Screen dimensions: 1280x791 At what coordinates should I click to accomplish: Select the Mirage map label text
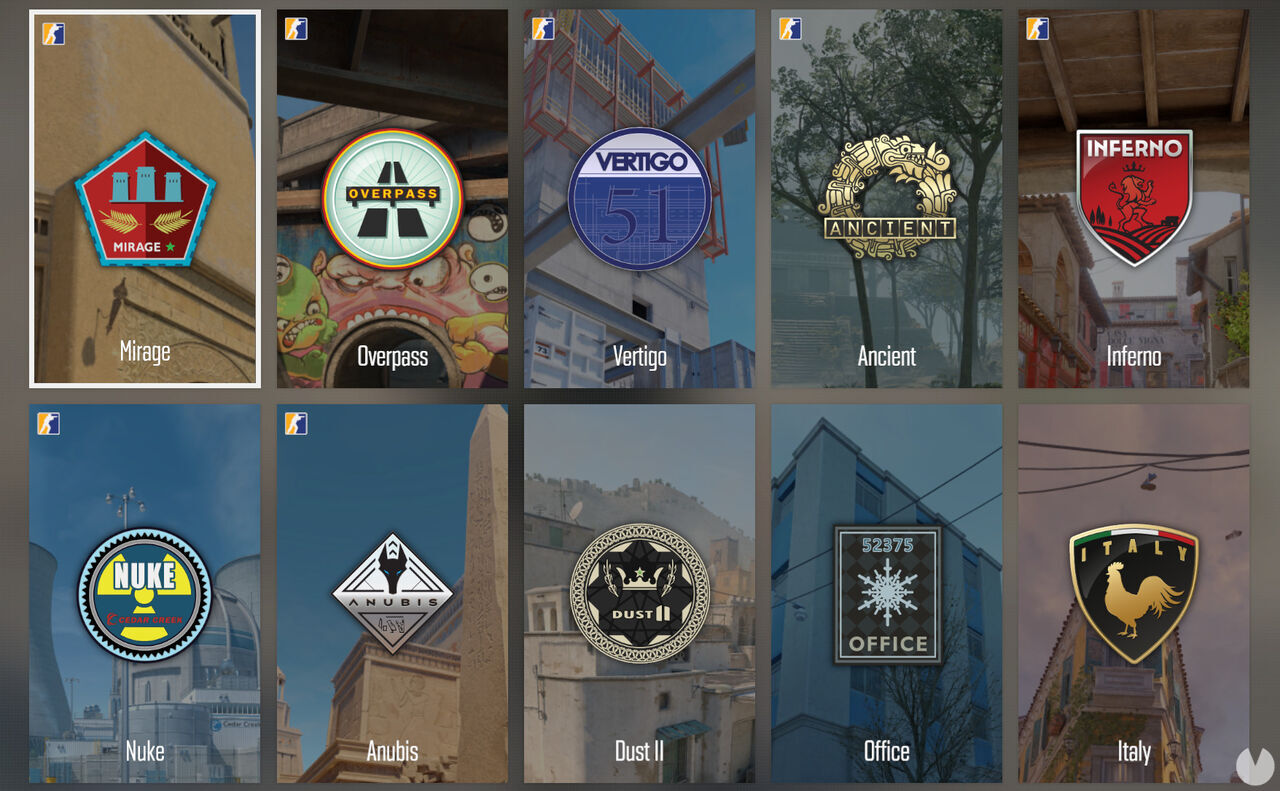[144, 352]
